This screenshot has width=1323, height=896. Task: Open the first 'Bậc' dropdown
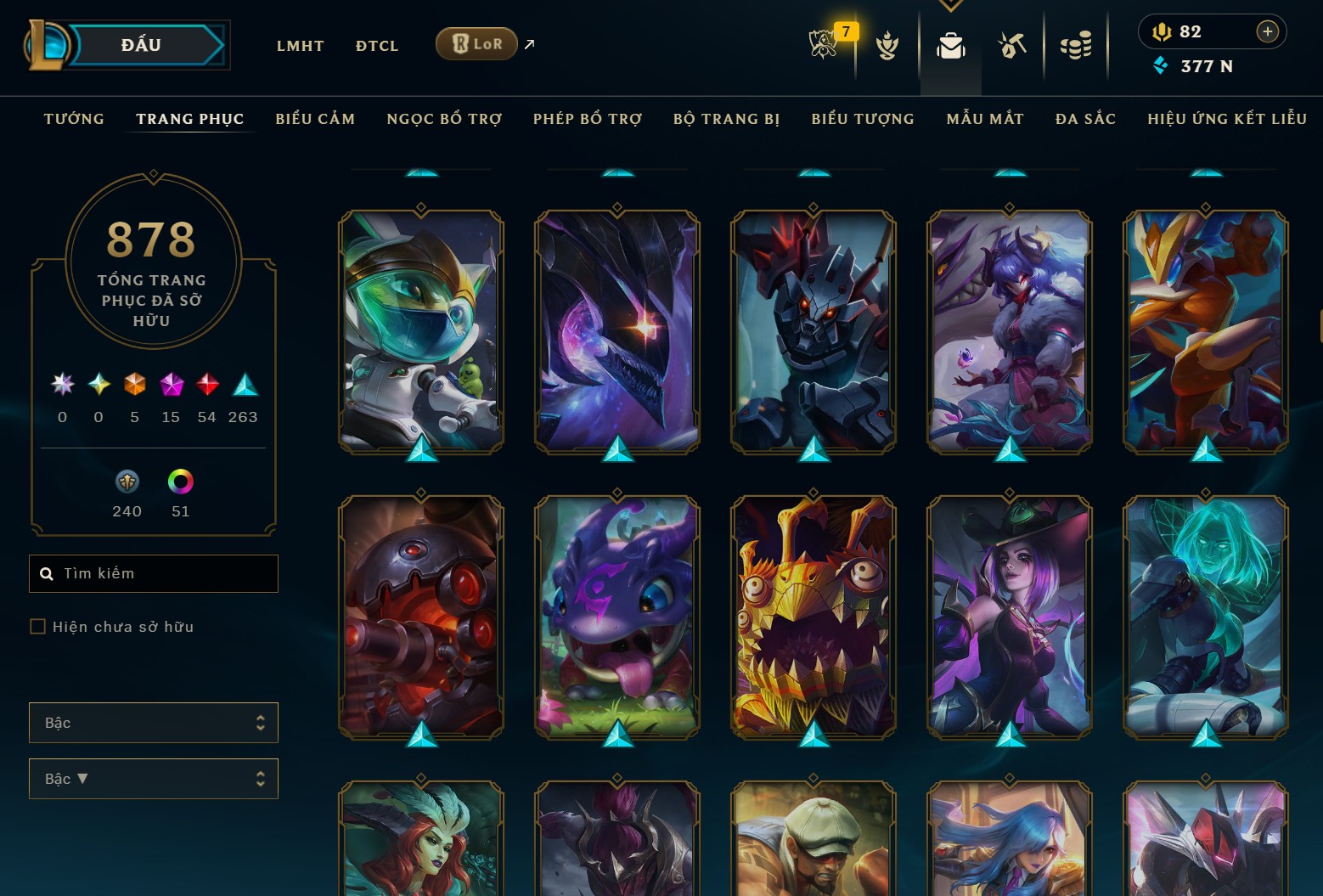154,722
